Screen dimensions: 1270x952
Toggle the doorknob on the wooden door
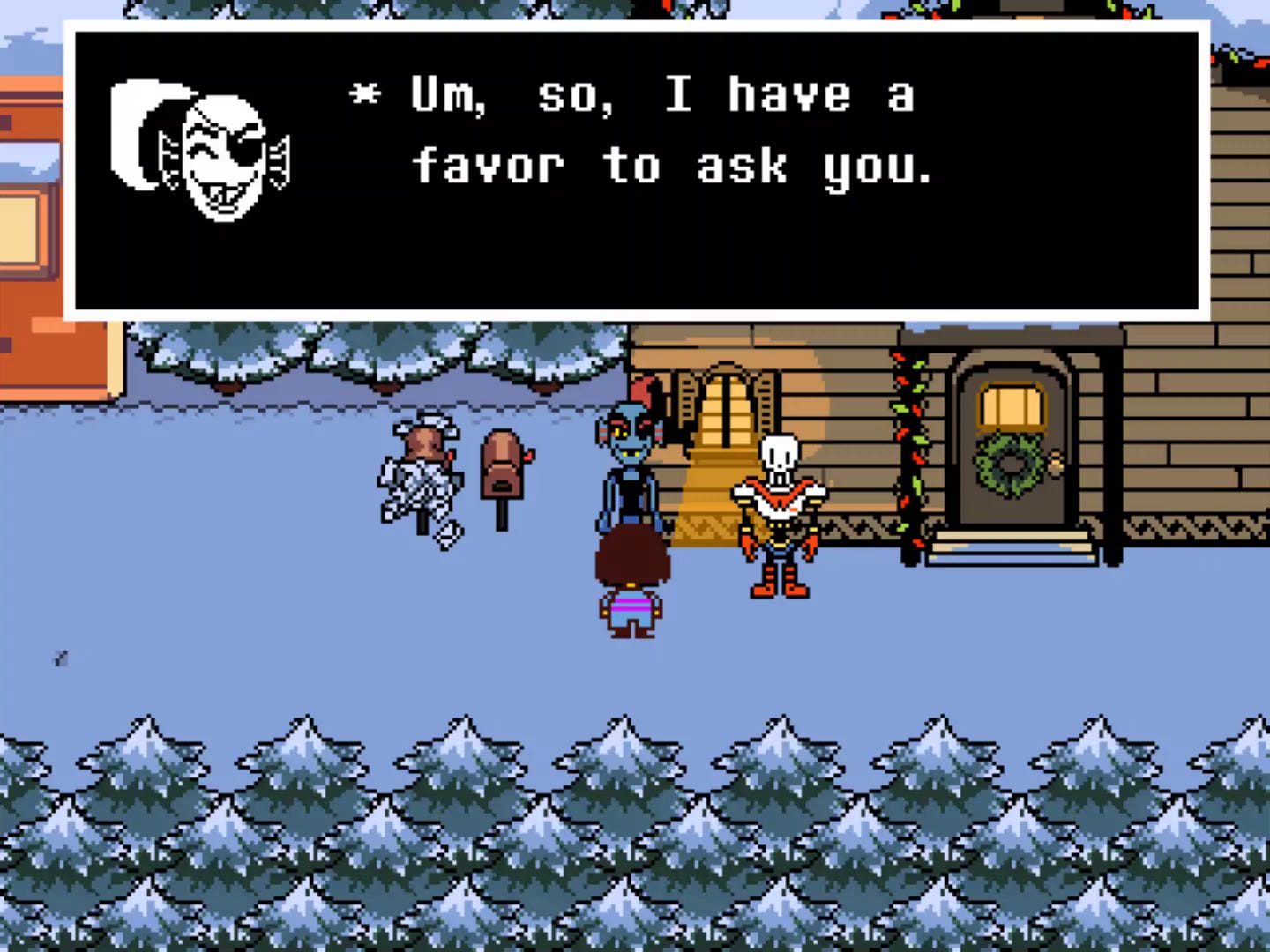[1056, 461]
